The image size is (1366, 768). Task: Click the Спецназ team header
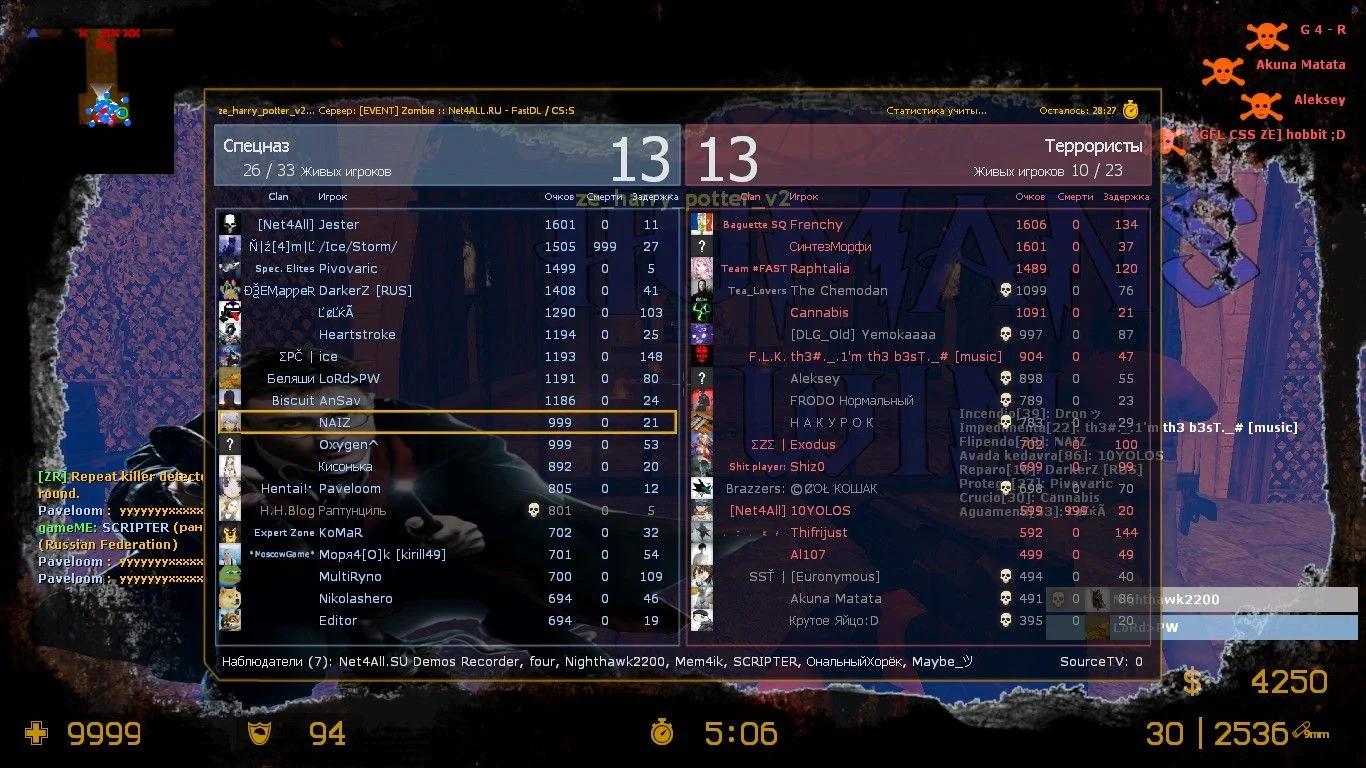447,155
